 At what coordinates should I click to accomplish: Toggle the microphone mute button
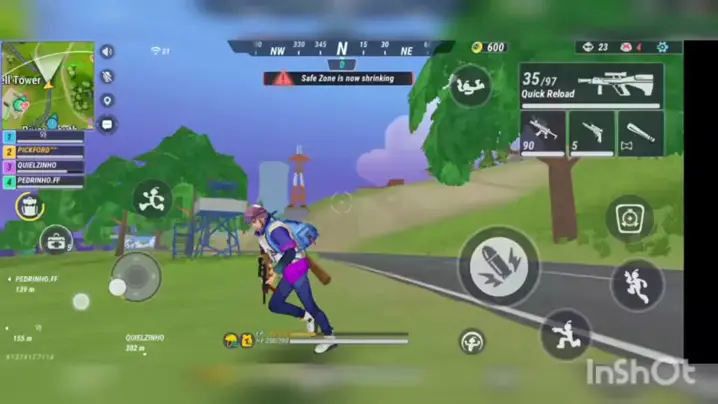click(x=107, y=76)
